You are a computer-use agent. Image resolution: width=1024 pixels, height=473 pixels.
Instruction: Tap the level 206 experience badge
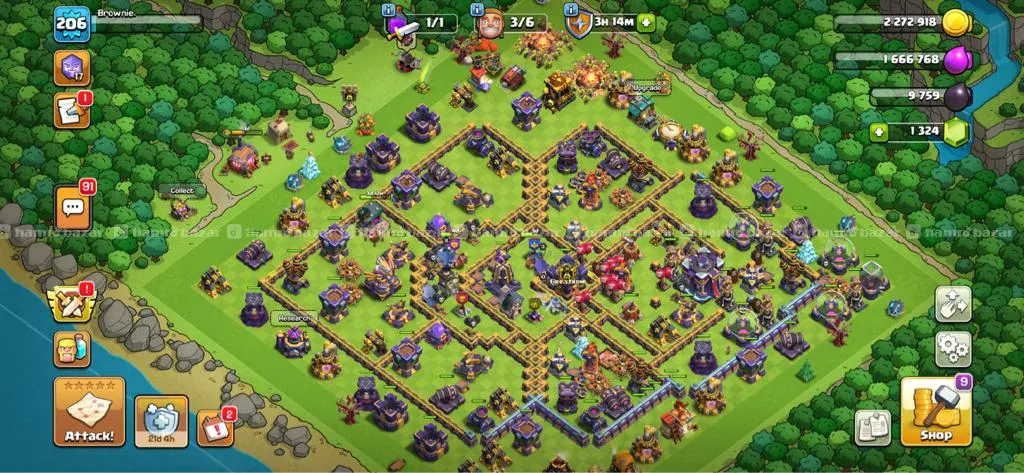tap(72, 22)
